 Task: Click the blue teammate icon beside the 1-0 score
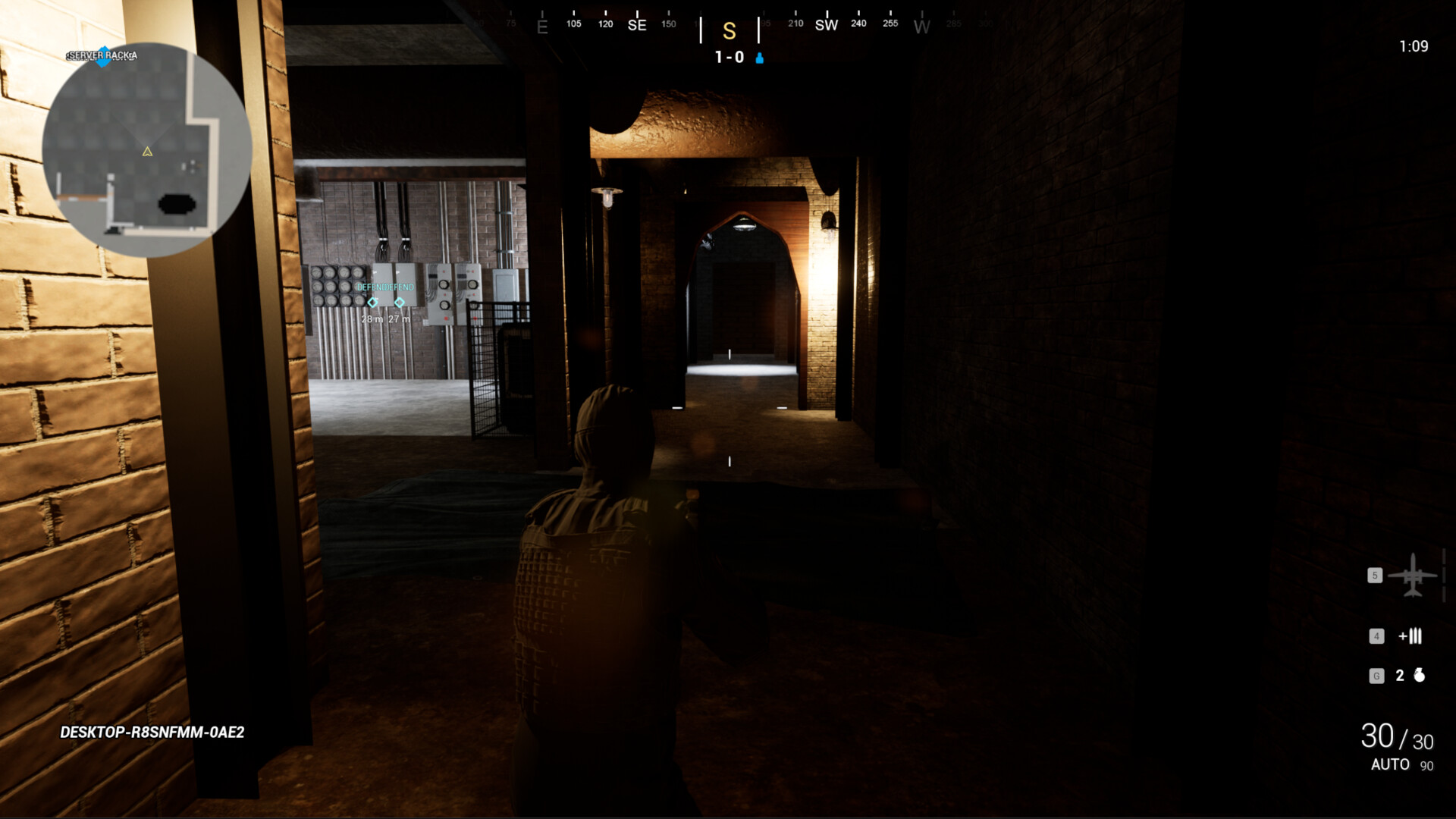(x=761, y=57)
